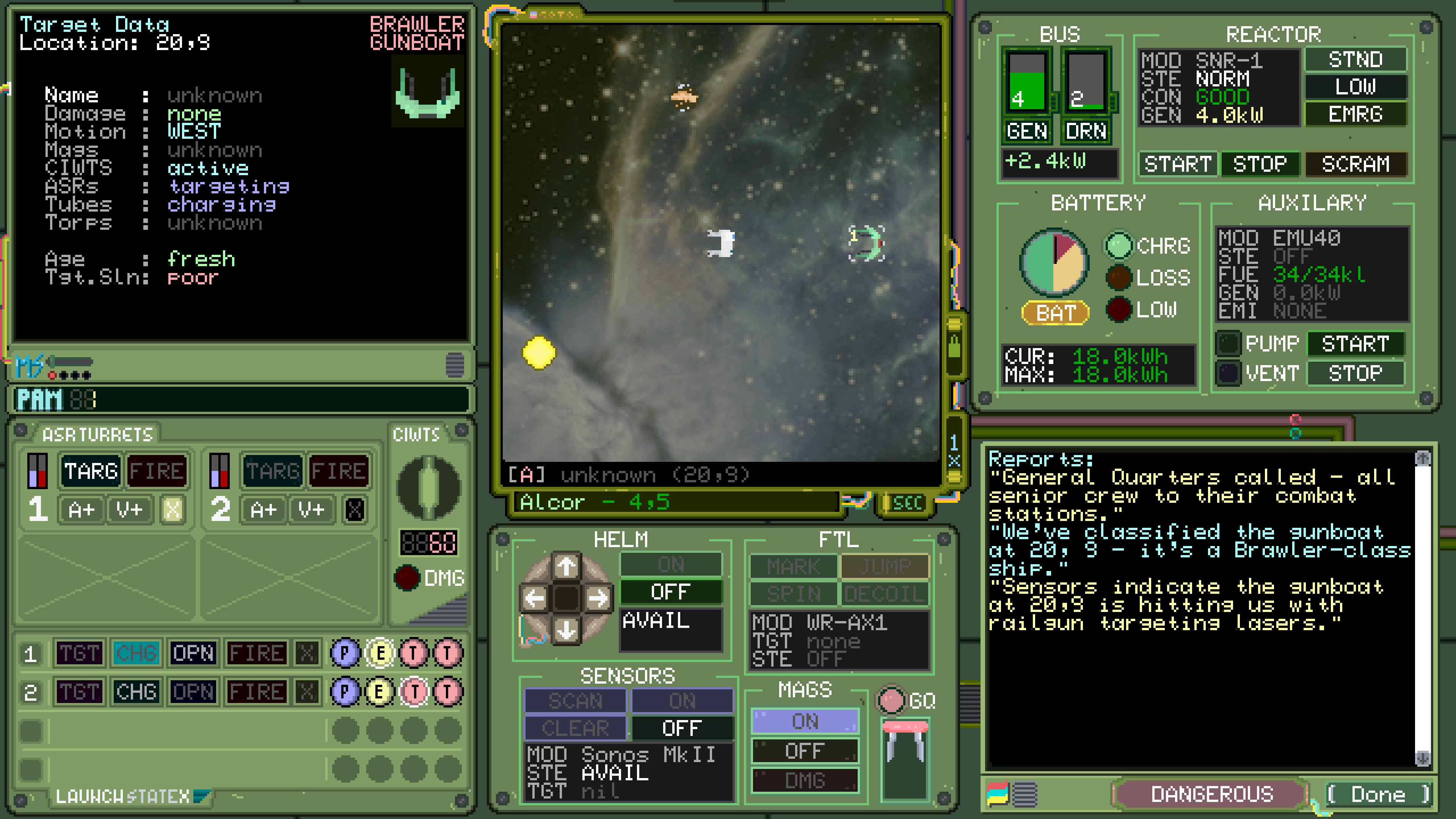Image resolution: width=1456 pixels, height=819 pixels.
Task: Toggle the BAT battery button
Action: (1055, 312)
